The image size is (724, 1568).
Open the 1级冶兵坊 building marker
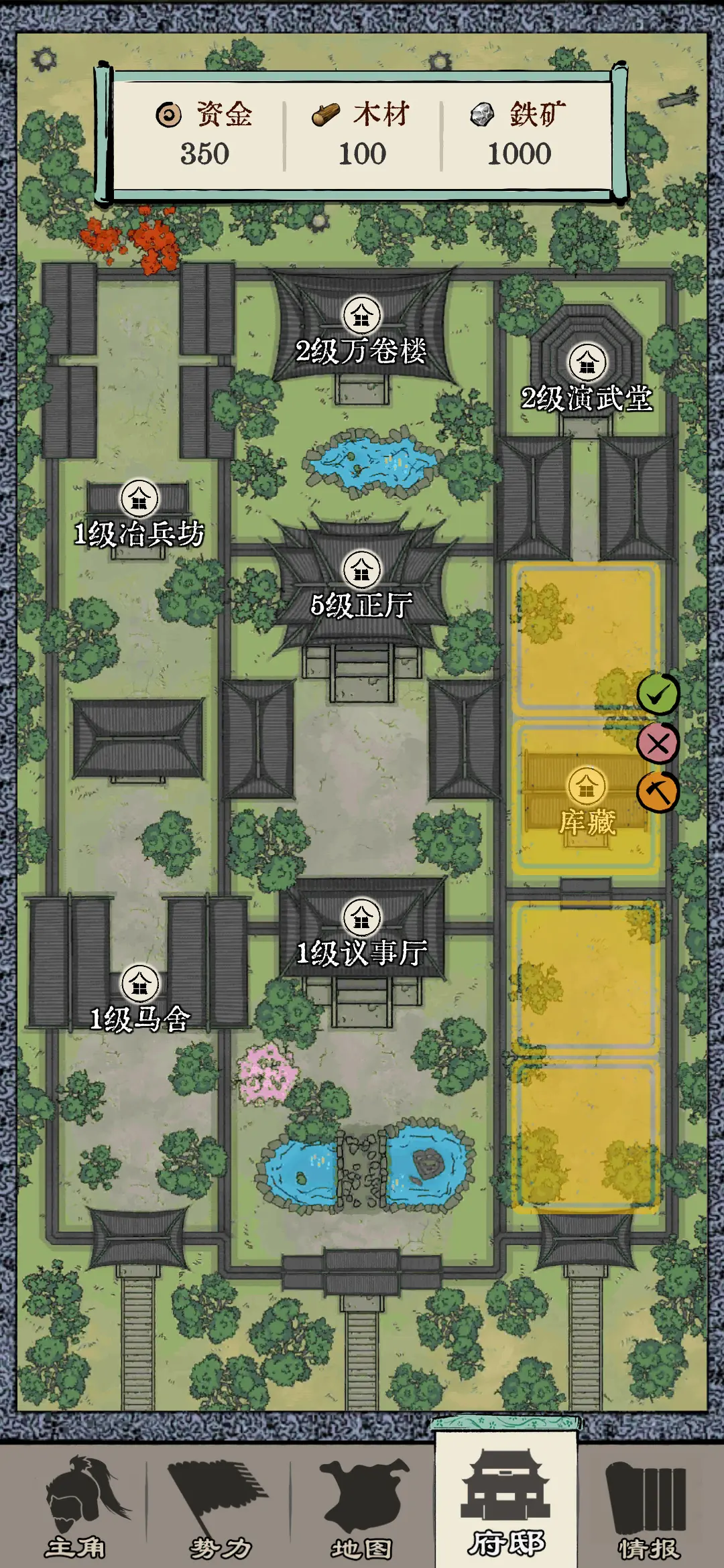tap(139, 499)
